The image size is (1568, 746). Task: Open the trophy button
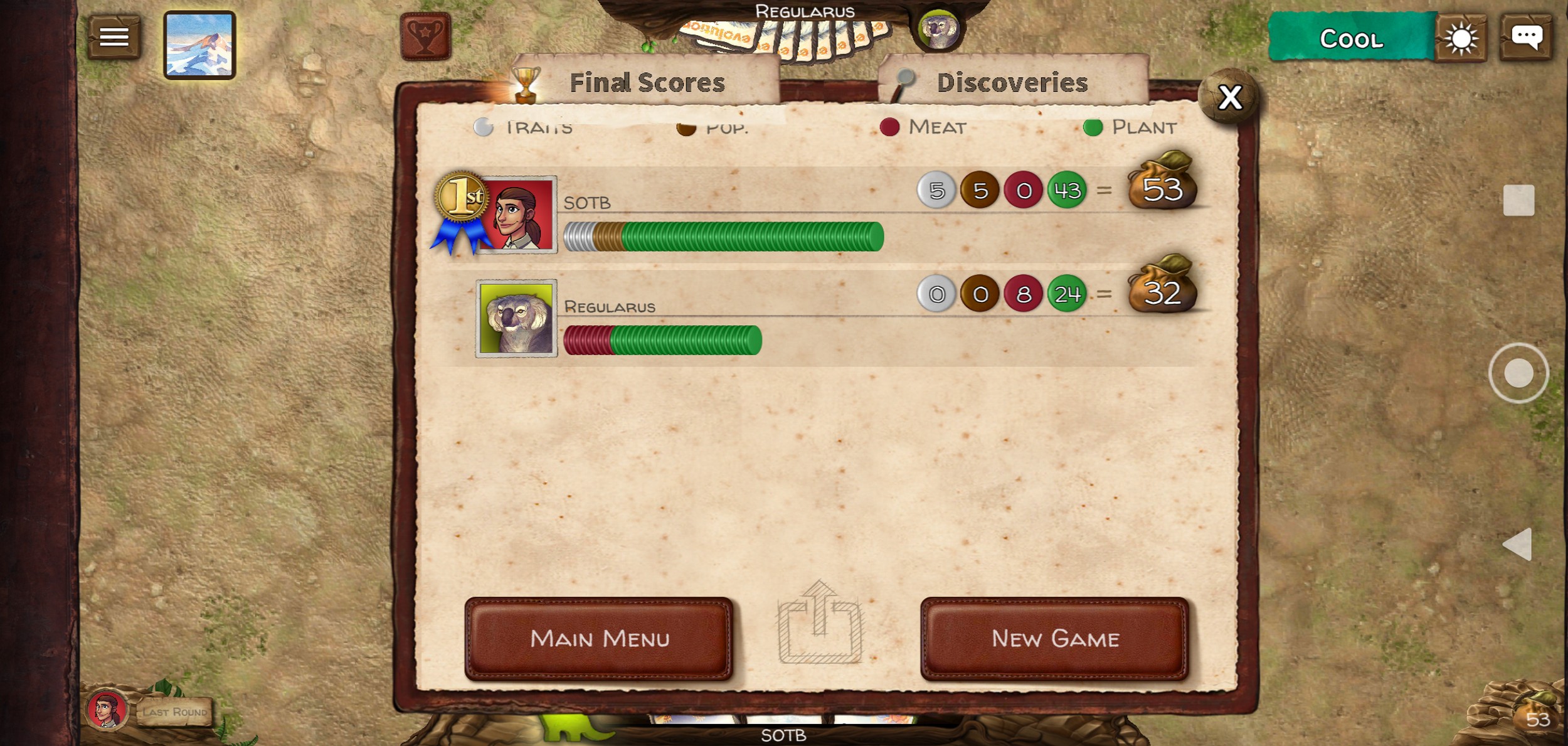(x=425, y=36)
